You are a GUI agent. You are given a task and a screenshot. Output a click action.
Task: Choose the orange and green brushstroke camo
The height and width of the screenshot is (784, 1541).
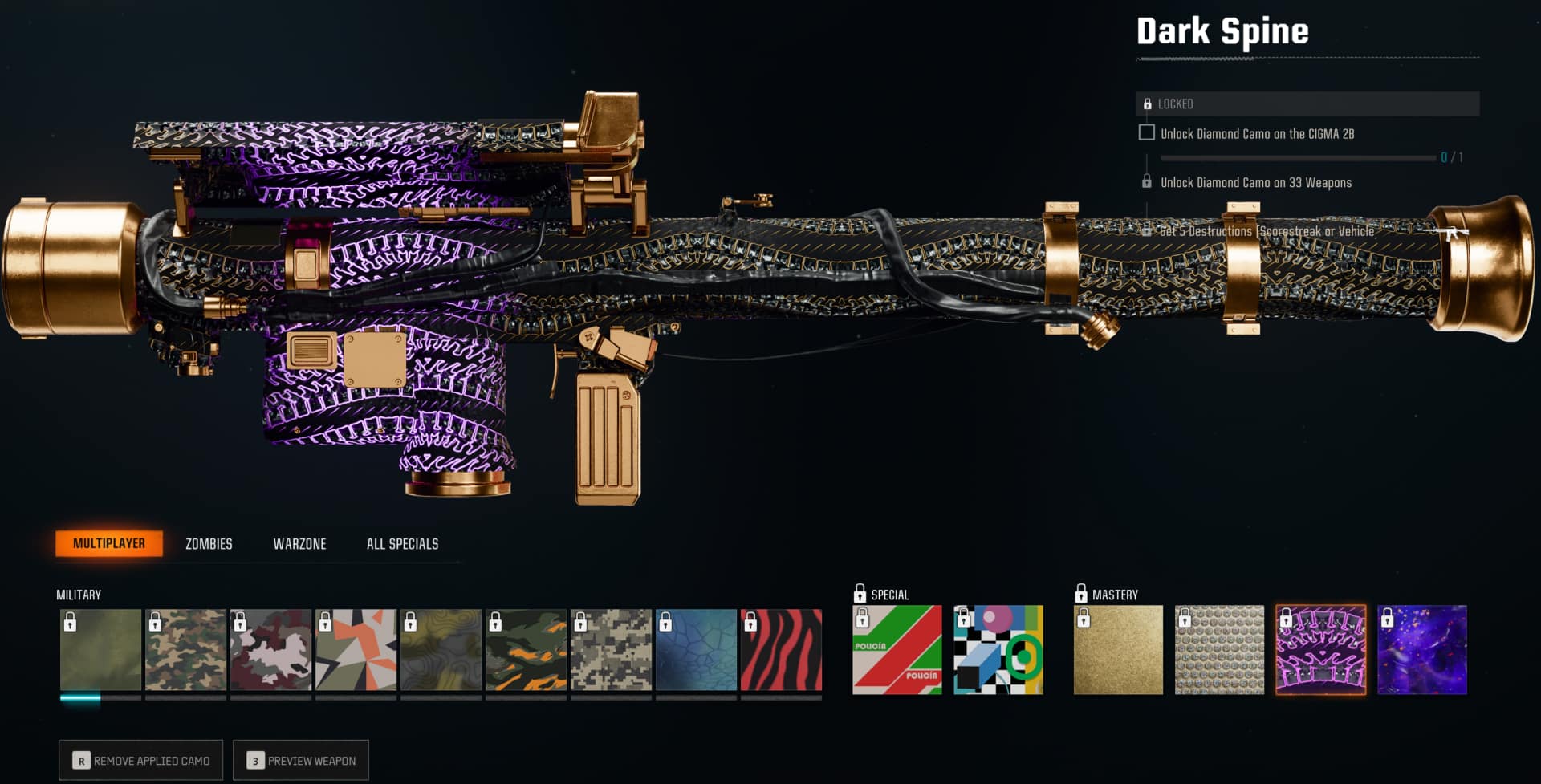(526, 650)
